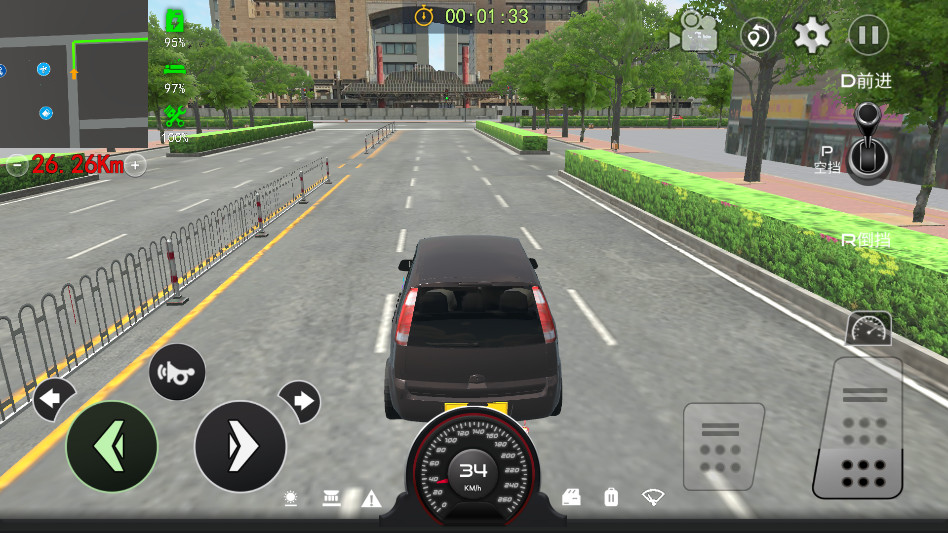Toggle the hazard warning lights
This screenshot has width=948, height=533.
click(x=371, y=498)
